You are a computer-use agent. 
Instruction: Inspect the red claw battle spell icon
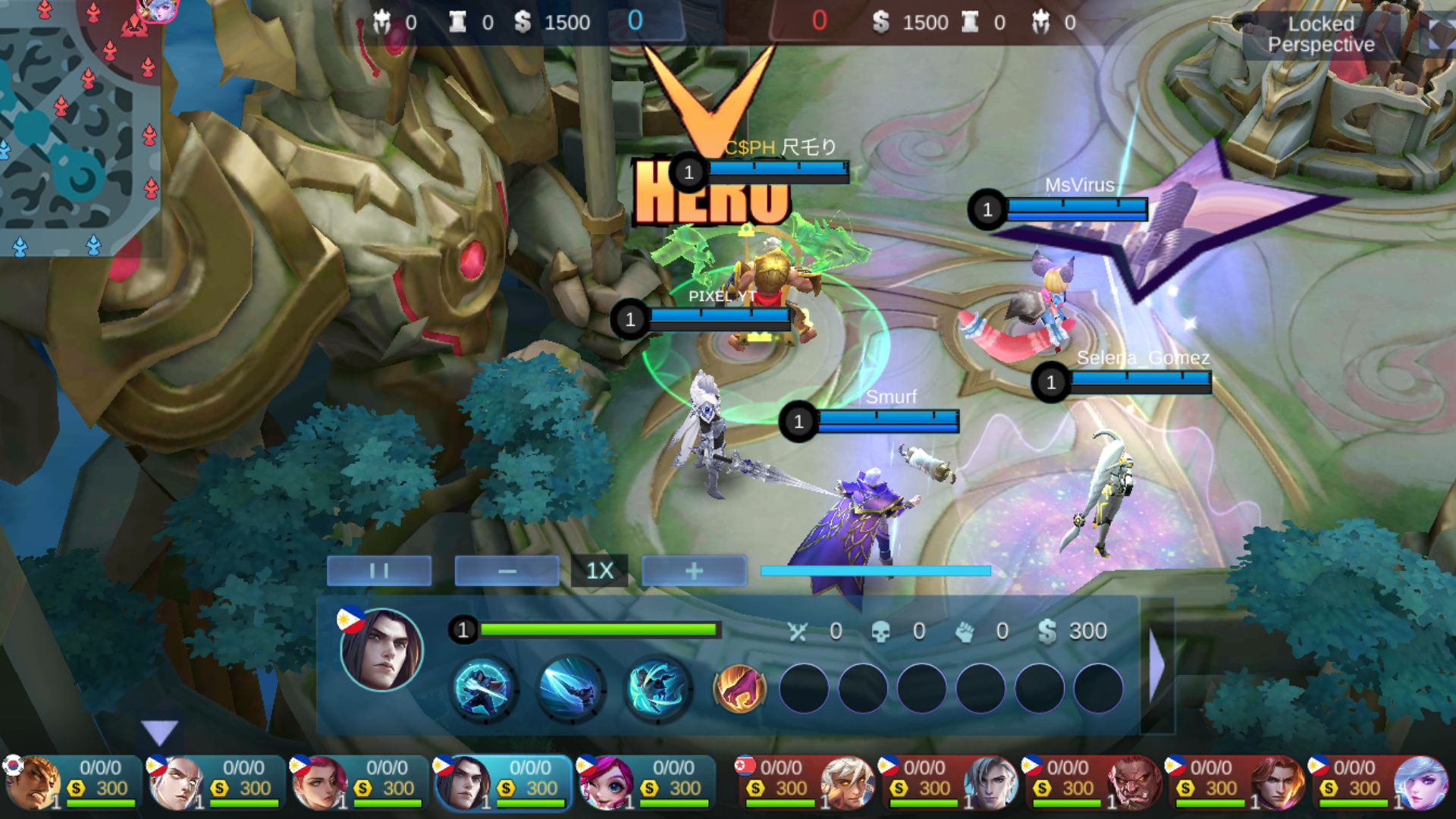[x=739, y=689]
